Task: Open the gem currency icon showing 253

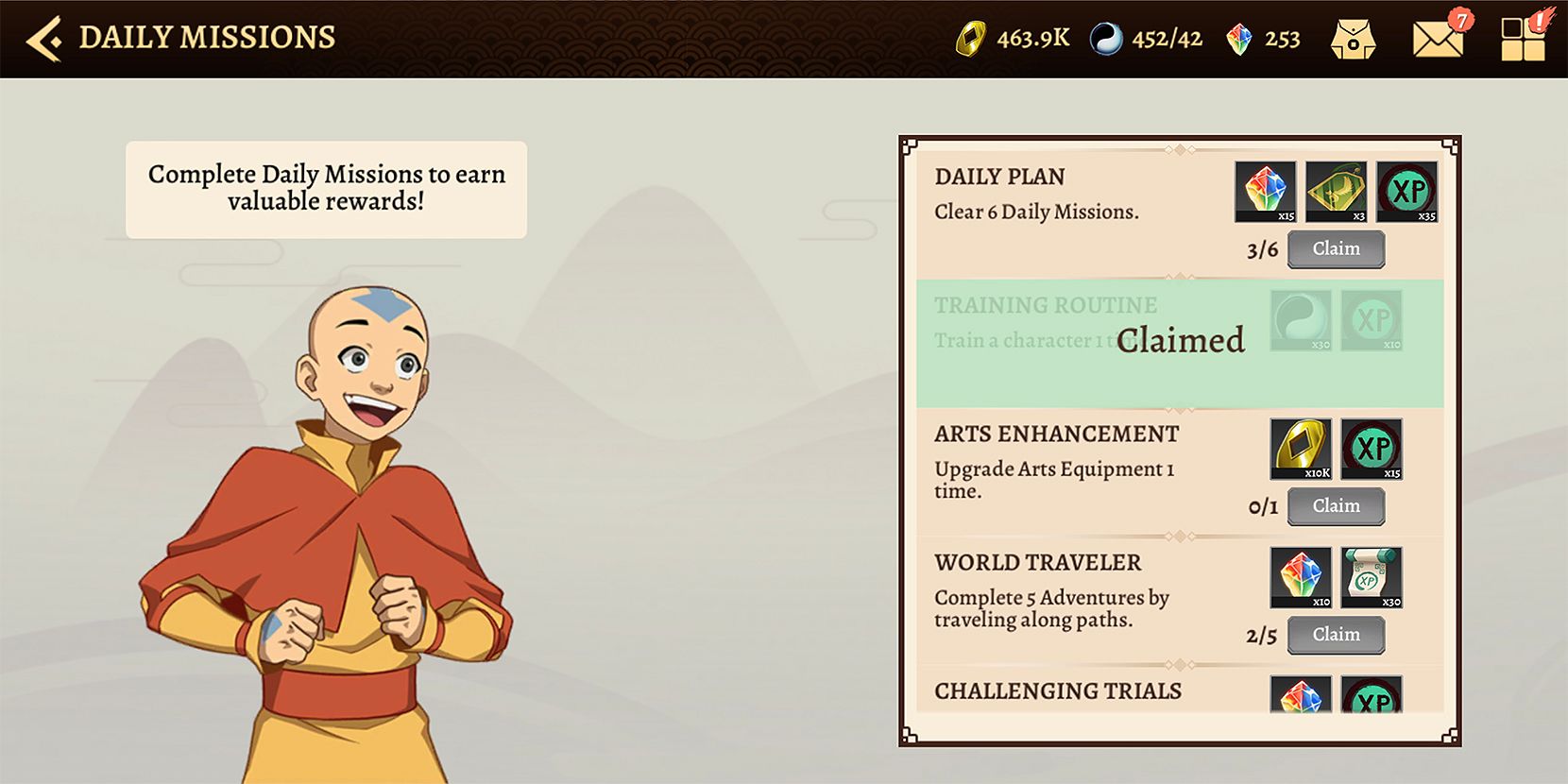Action: [1238, 38]
